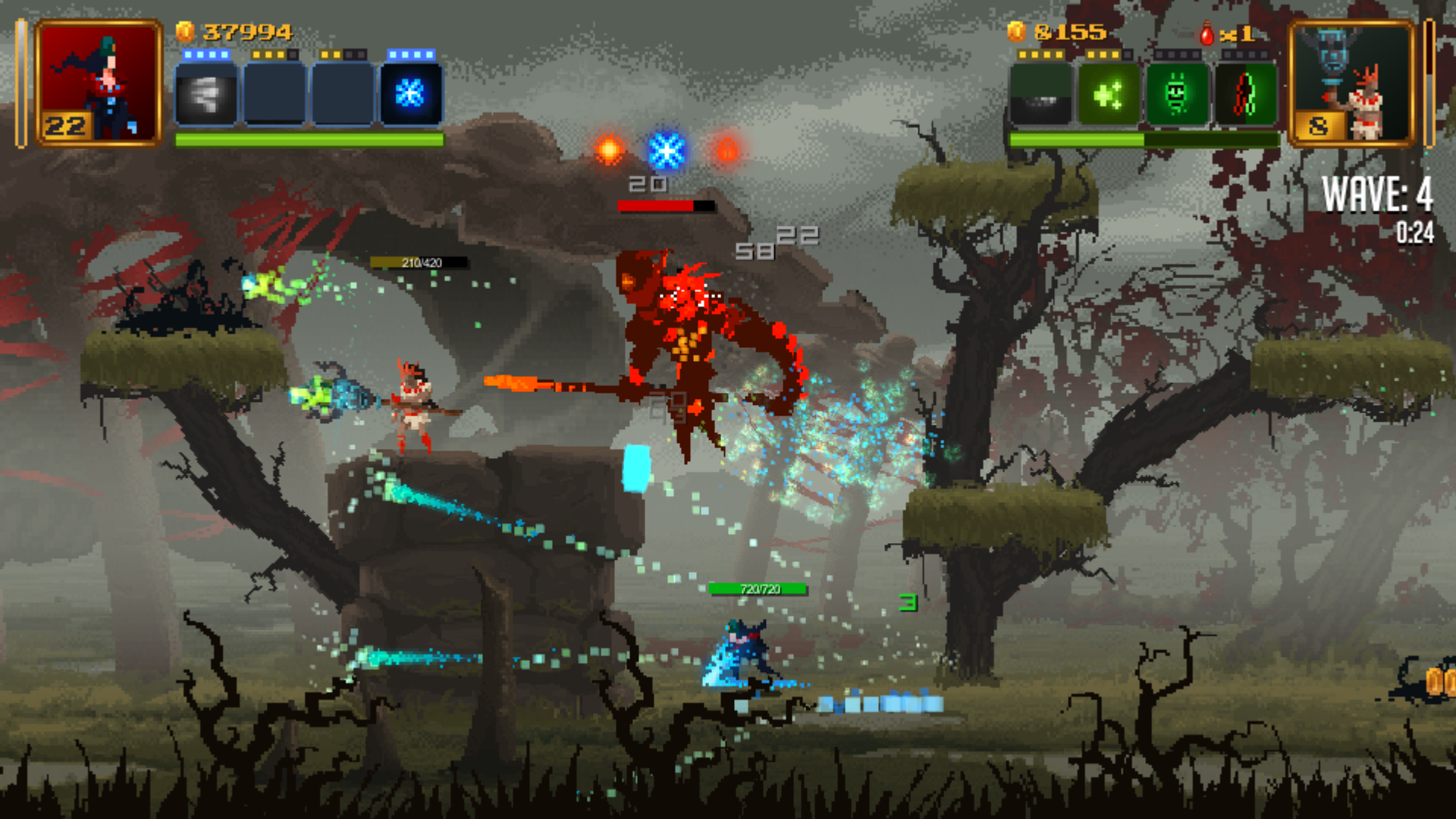Select the dark cooldown ability beside healing sparkles
The height and width of the screenshot is (819, 1456).
pos(1040,95)
